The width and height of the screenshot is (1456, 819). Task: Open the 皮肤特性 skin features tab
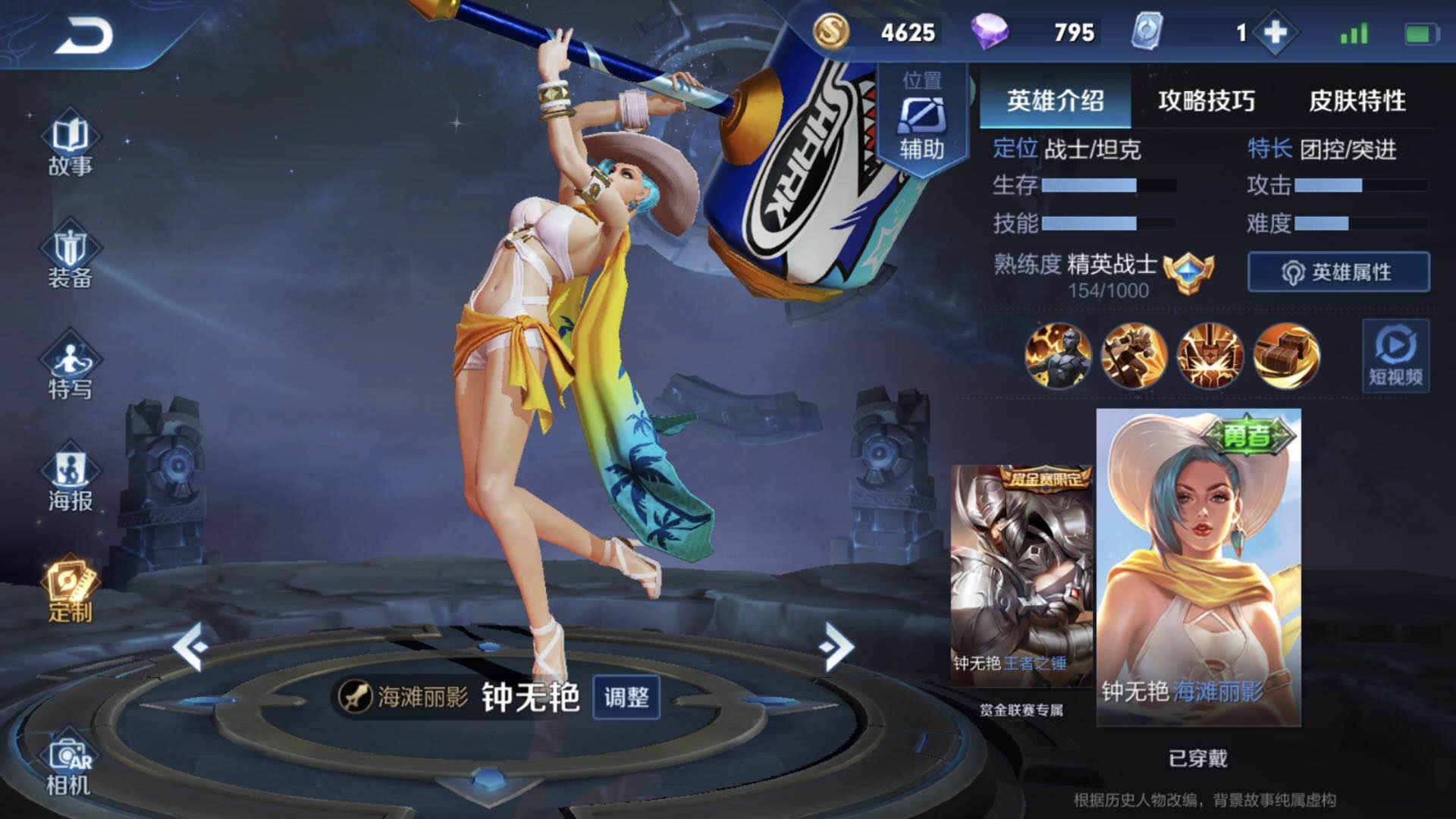1357,99
